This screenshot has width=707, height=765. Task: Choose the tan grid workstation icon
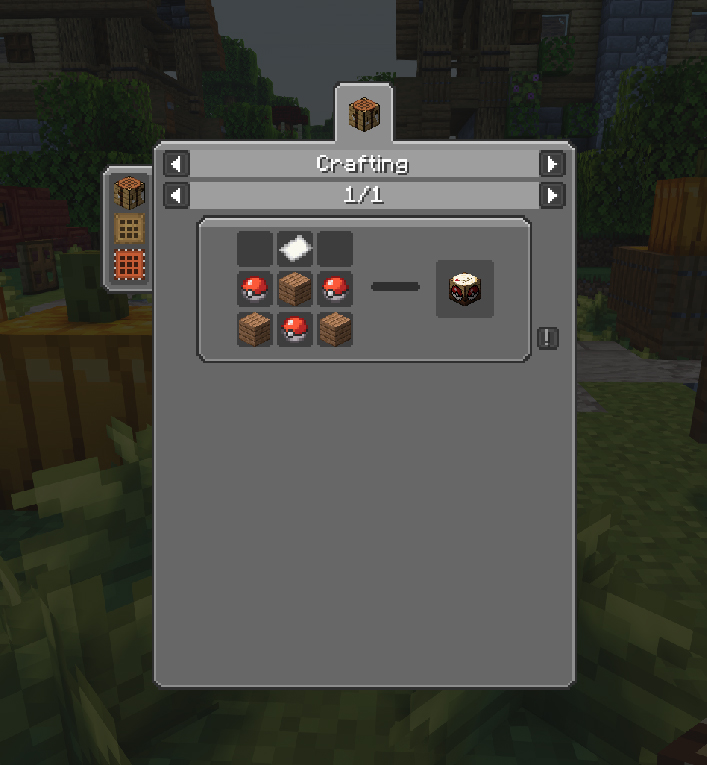129,228
